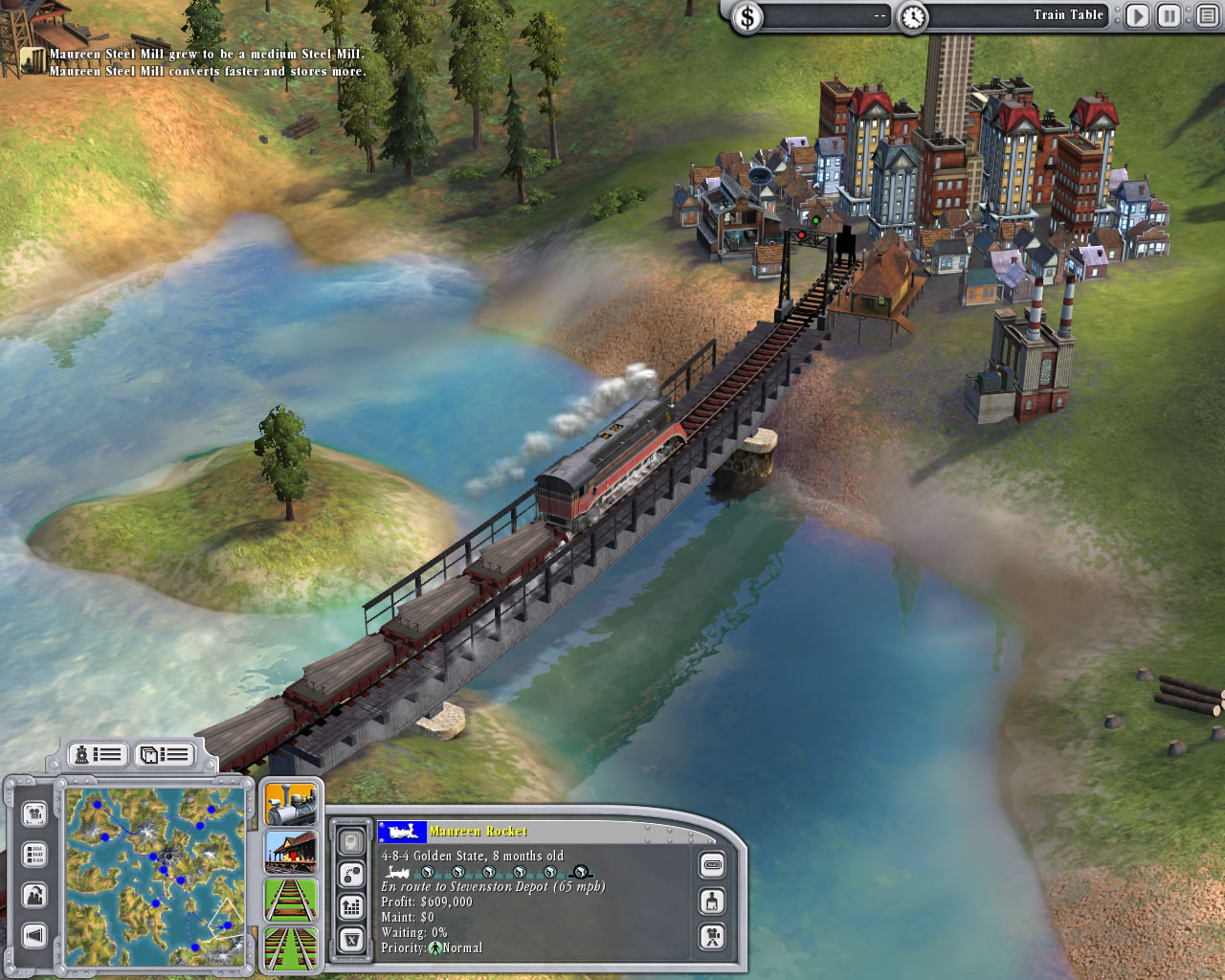Click the Maureen Rocket locomotive thumbnail
This screenshot has height=980, width=1225.
(403, 832)
